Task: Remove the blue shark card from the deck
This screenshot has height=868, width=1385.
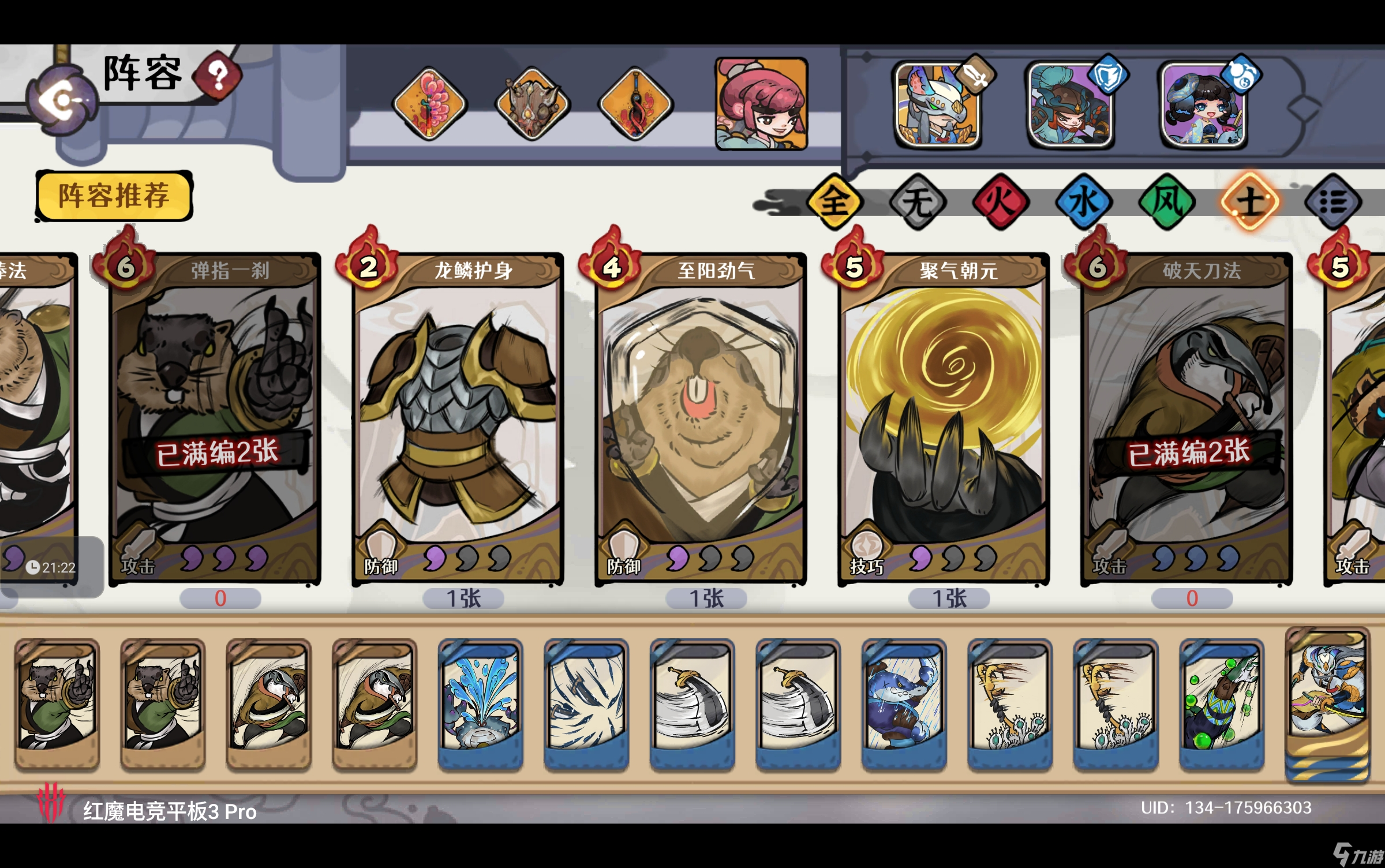Action: [x=904, y=704]
